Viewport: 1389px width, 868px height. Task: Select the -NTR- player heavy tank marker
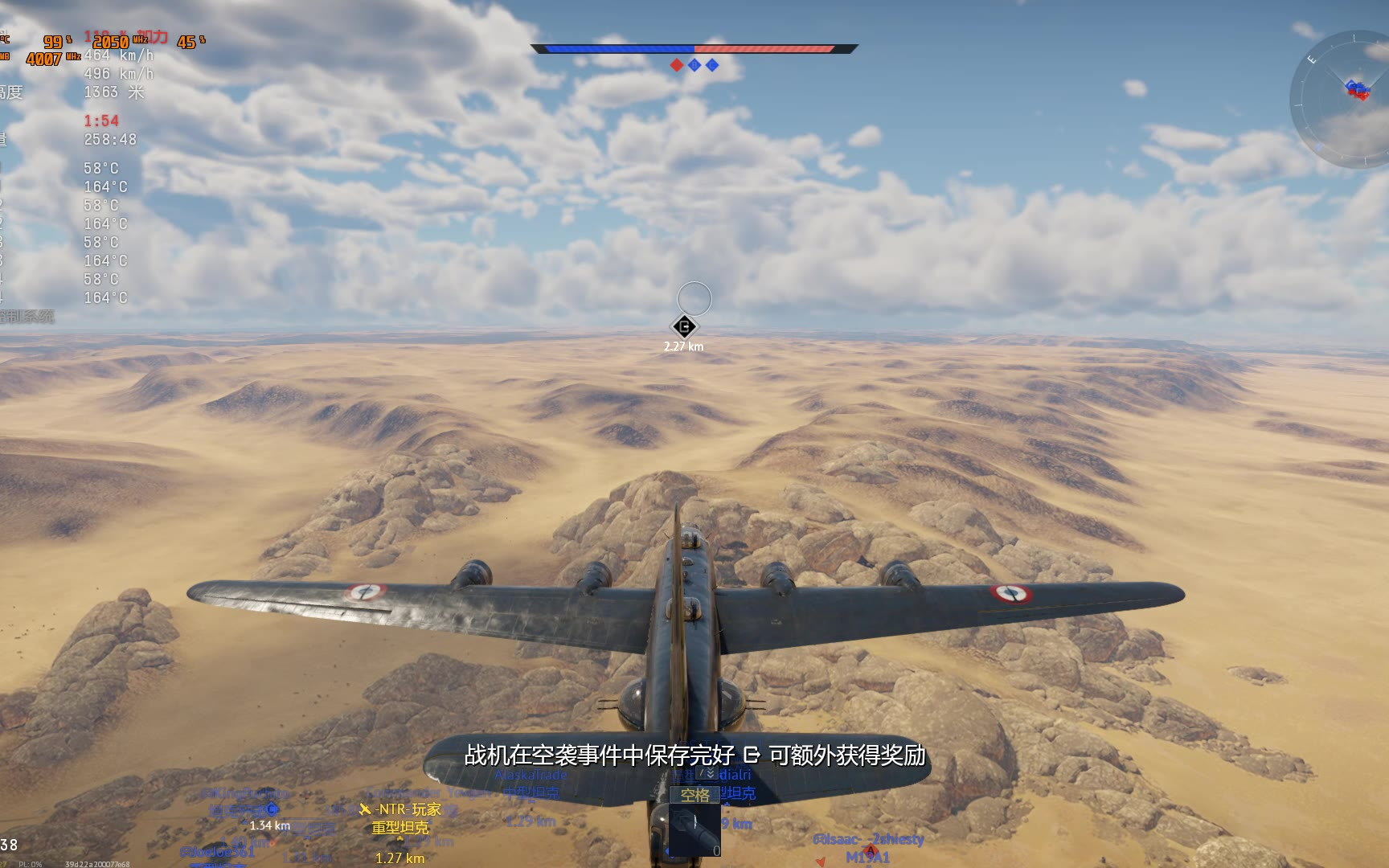[x=399, y=818]
